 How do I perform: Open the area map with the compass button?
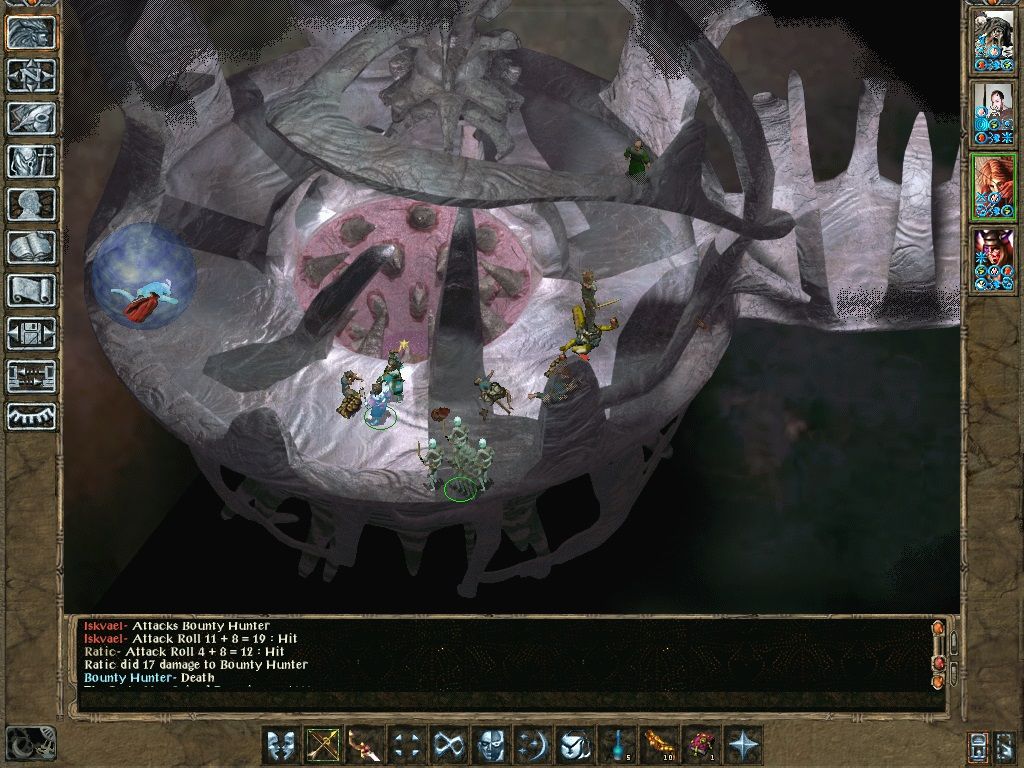pyautogui.click(x=31, y=75)
